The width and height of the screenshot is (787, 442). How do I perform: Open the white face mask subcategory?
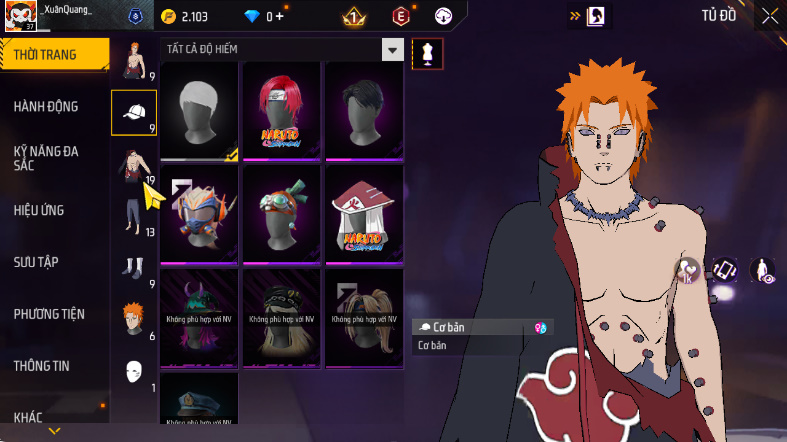coord(133,371)
